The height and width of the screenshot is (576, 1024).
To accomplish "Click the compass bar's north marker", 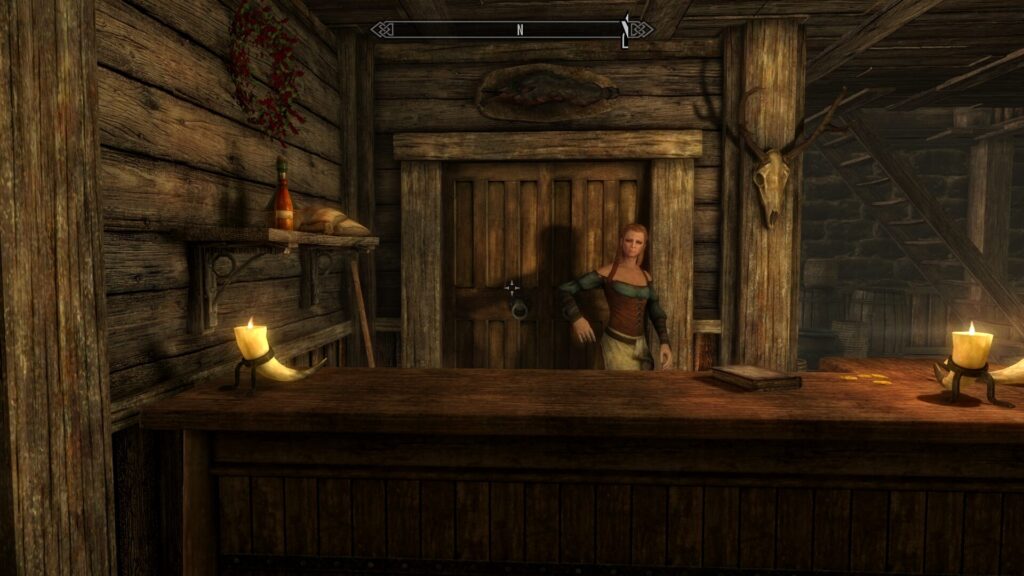I will [520, 30].
